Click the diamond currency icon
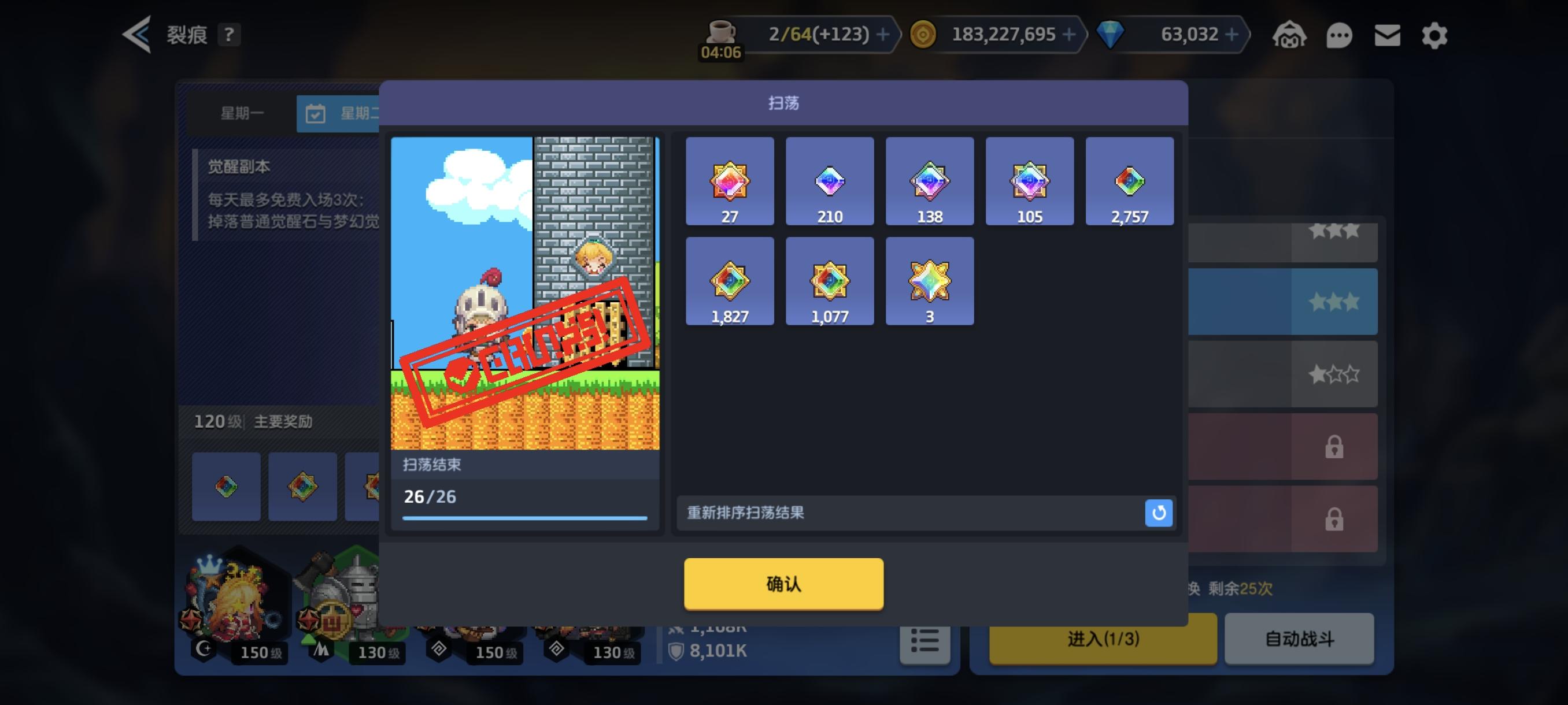This screenshot has height=705, width=1568. click(1110, 34)
